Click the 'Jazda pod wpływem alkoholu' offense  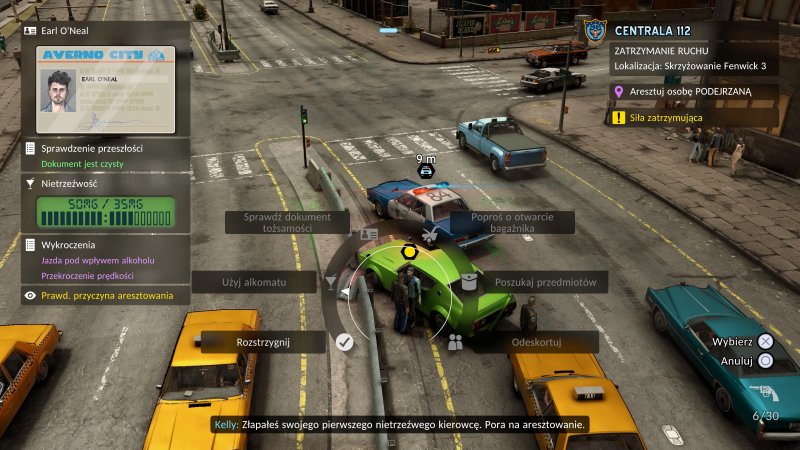pyautogui.click(x=103, y=260)
